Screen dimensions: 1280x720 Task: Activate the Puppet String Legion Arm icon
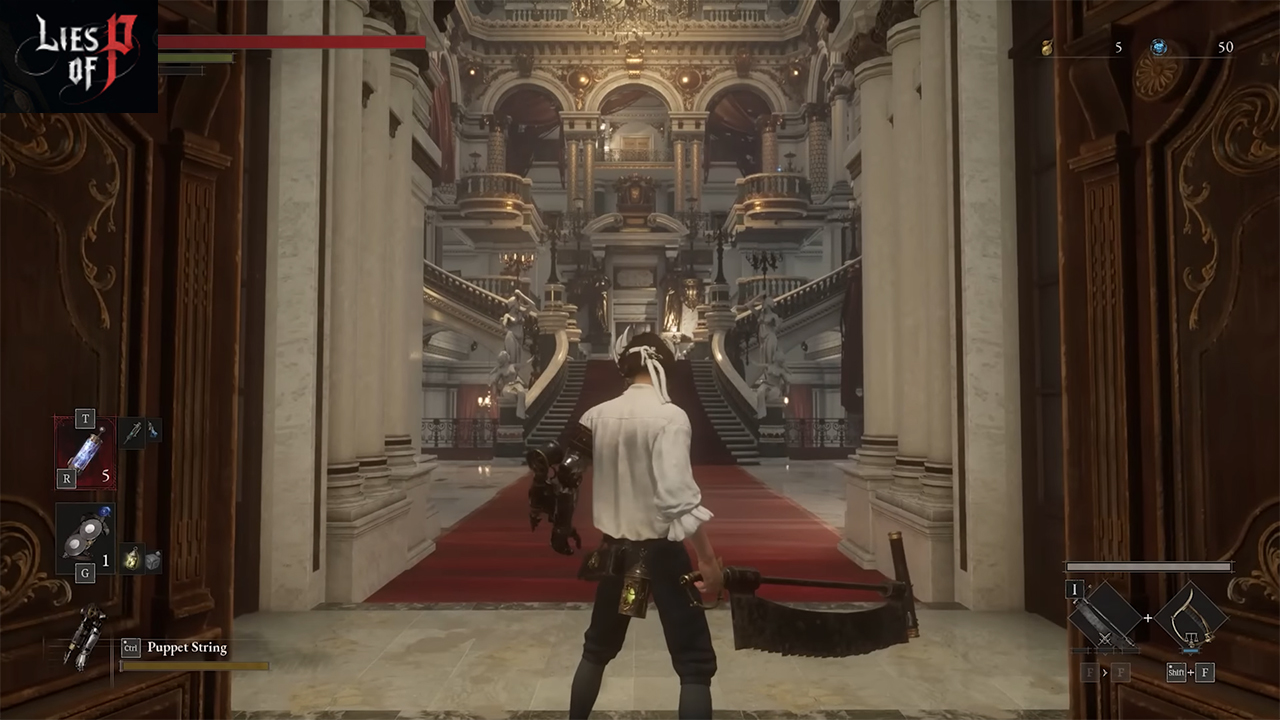point(86,634)
